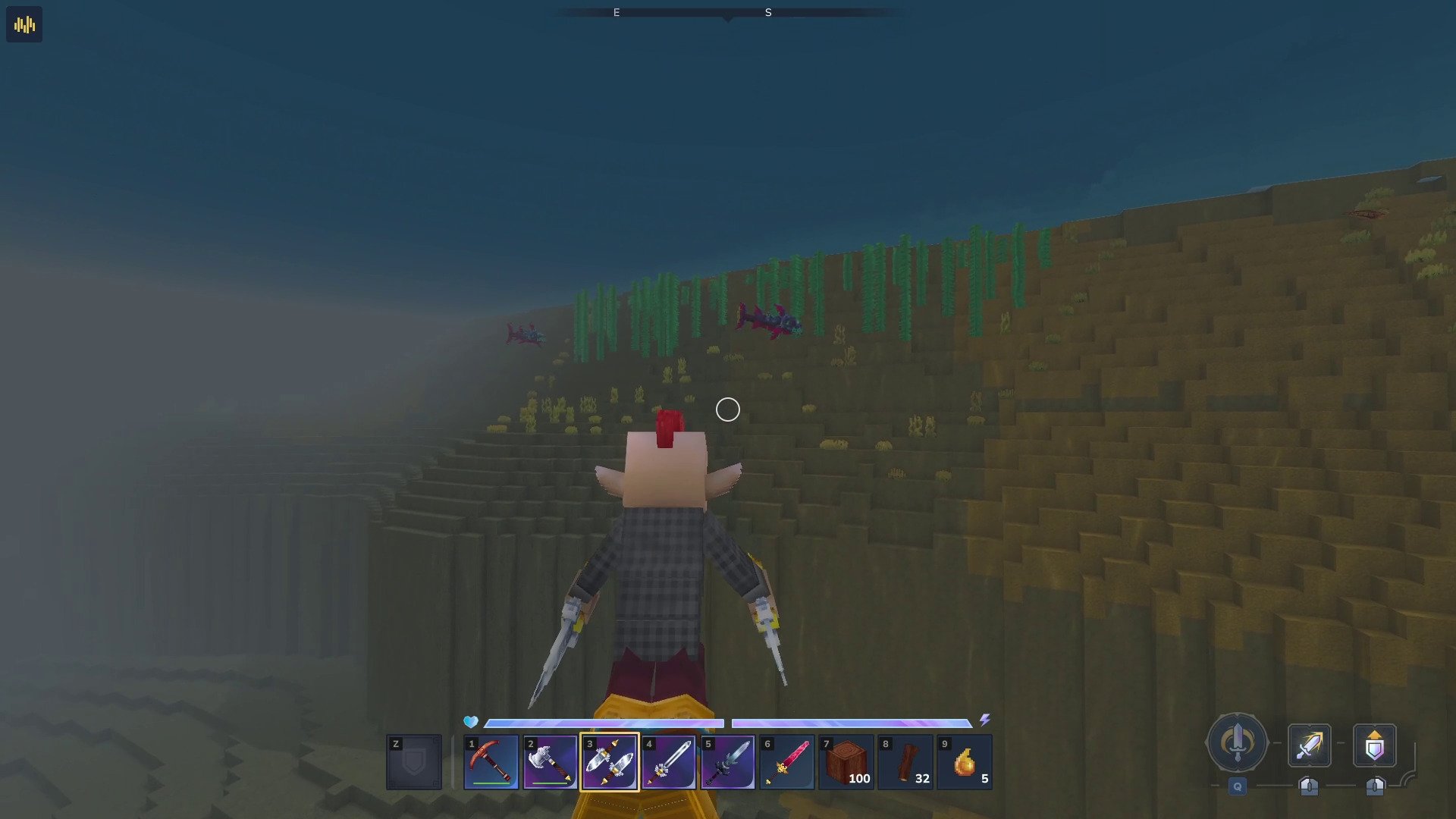Image resolution: width=1456 pixels, height=819 pixels.
Task: Equip the crimson sword in slot 6
Action: (787, 762)
